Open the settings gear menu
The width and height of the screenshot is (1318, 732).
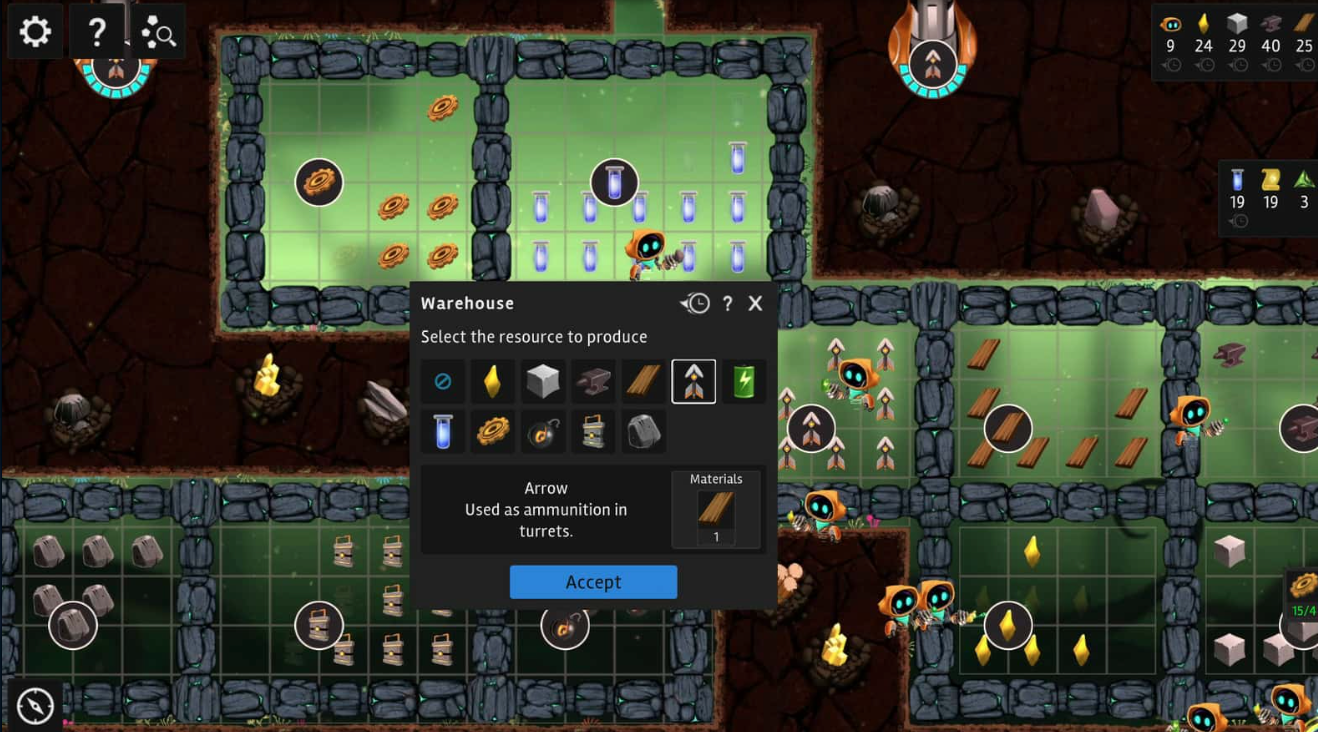pyautogui.click(x=35, y=32)
